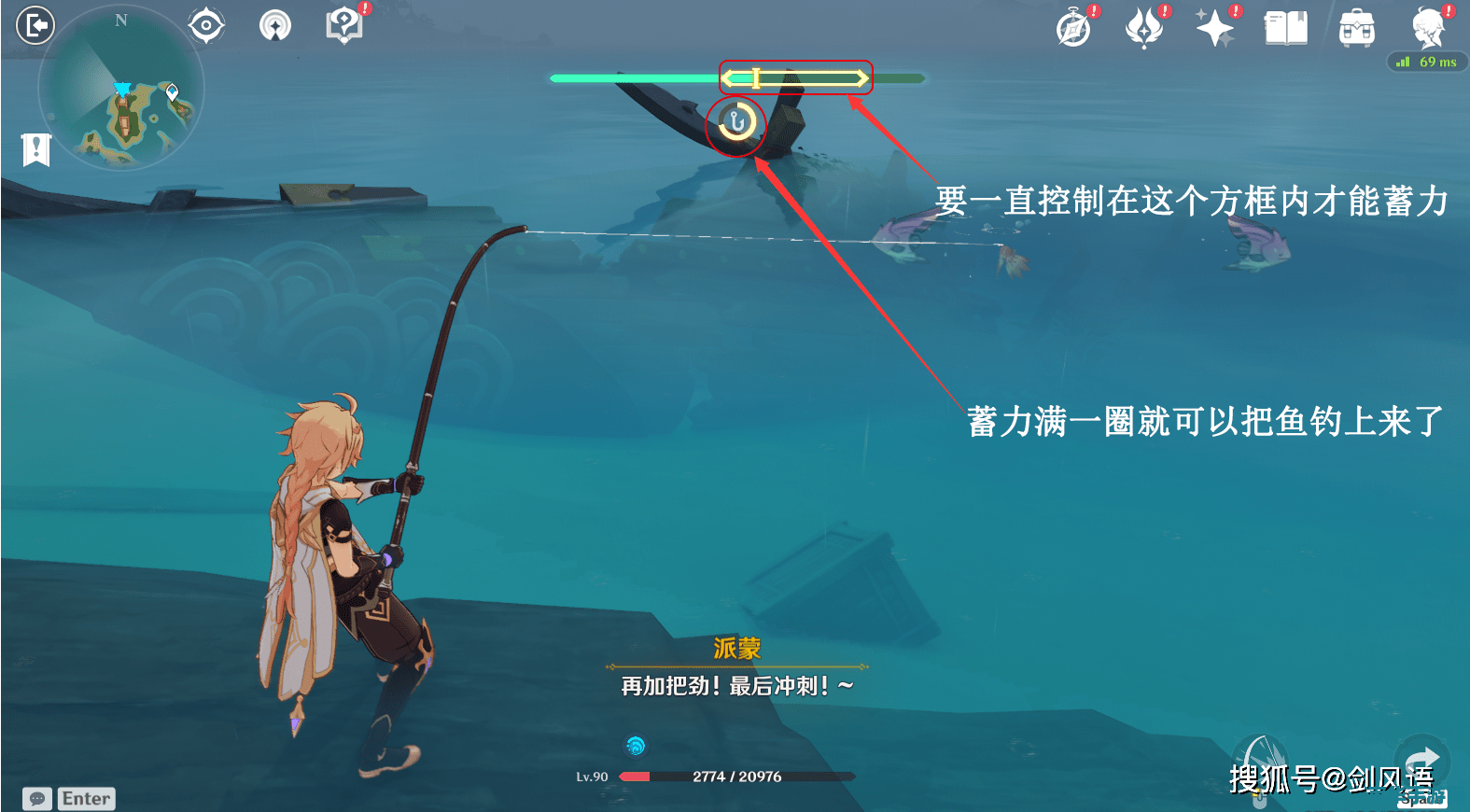Activate the Elemental Sight eye icon
The height and width of the screenshot is (812, 1470).
[205, 25]
